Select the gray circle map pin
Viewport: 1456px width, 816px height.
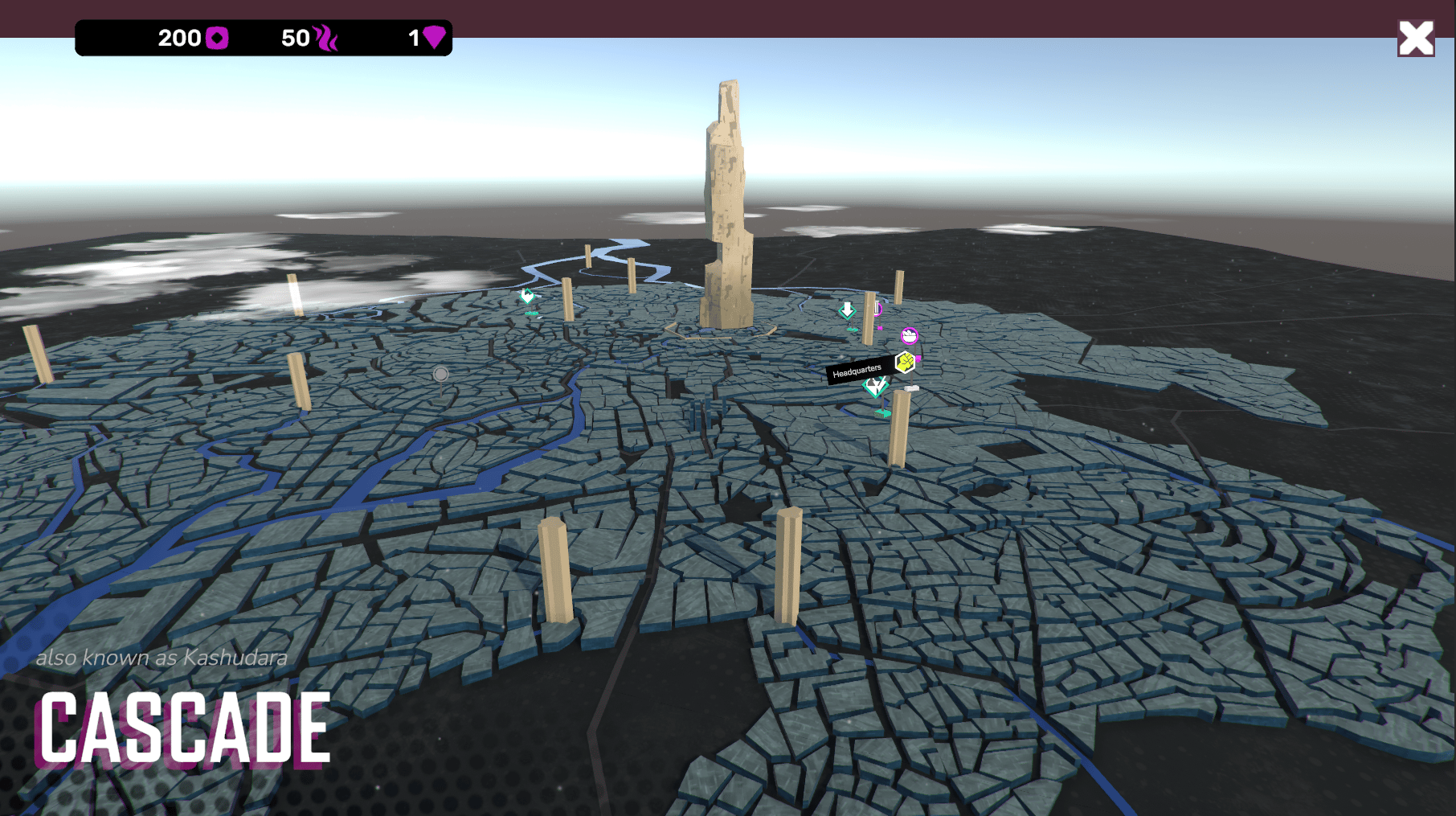(x=440, y=375)
